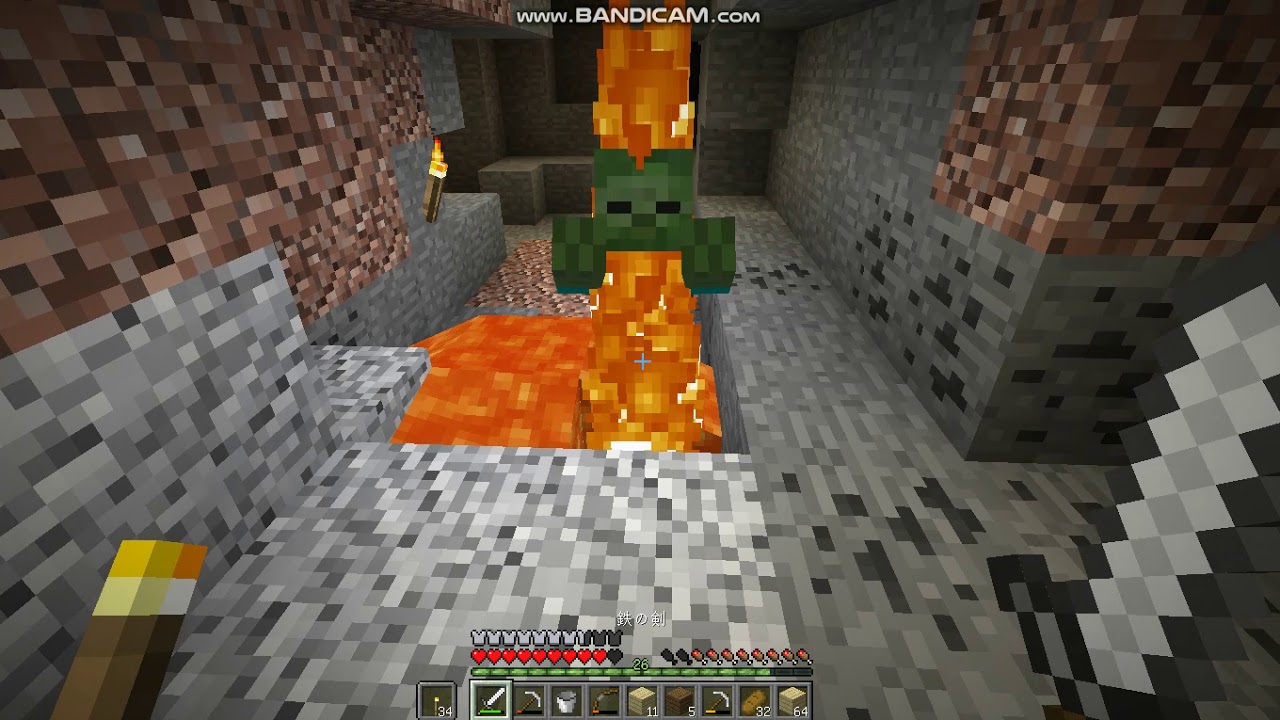The image size is (1280, 720).
Task: Select the iron sword hotbar slot
Action: coord(491,700)
